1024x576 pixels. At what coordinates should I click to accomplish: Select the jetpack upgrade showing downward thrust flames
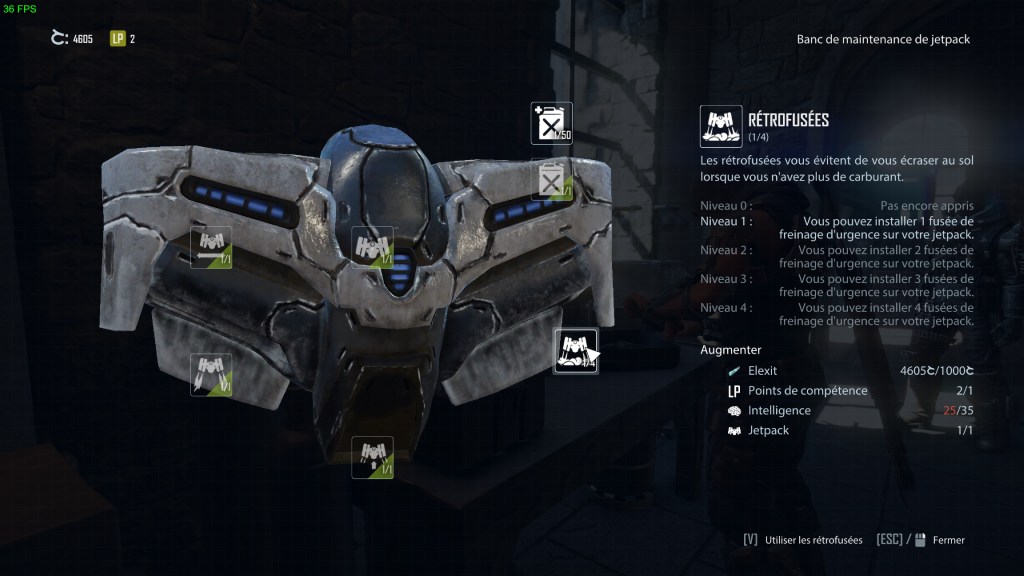(211, 374)
